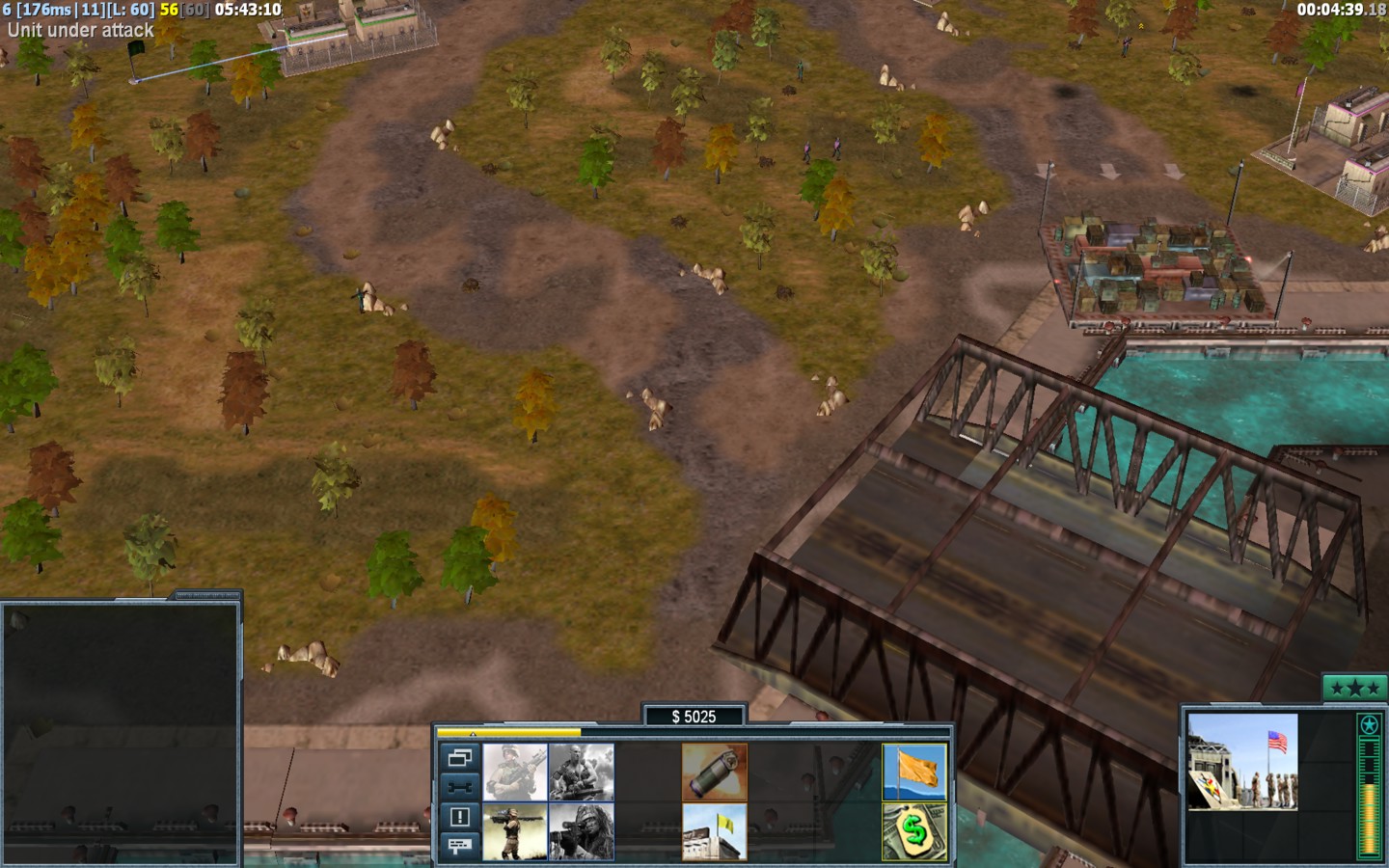Click the overlapping windows button
1389x868 pixels.
click(460, 757)
